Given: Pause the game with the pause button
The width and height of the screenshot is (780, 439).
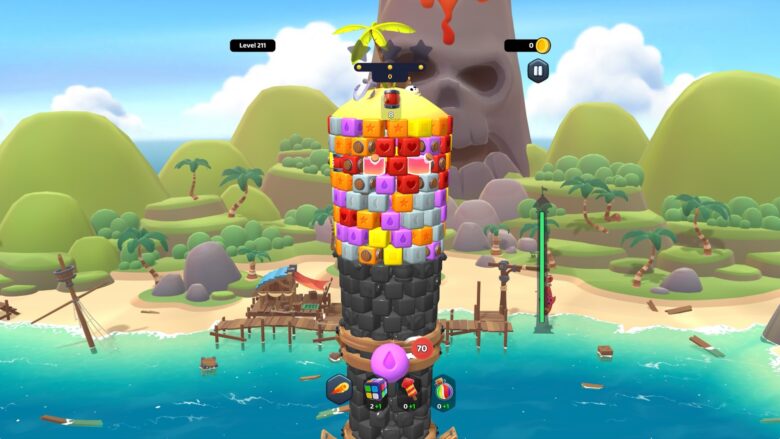Looking at the screenshot, I should pos(538,70).
